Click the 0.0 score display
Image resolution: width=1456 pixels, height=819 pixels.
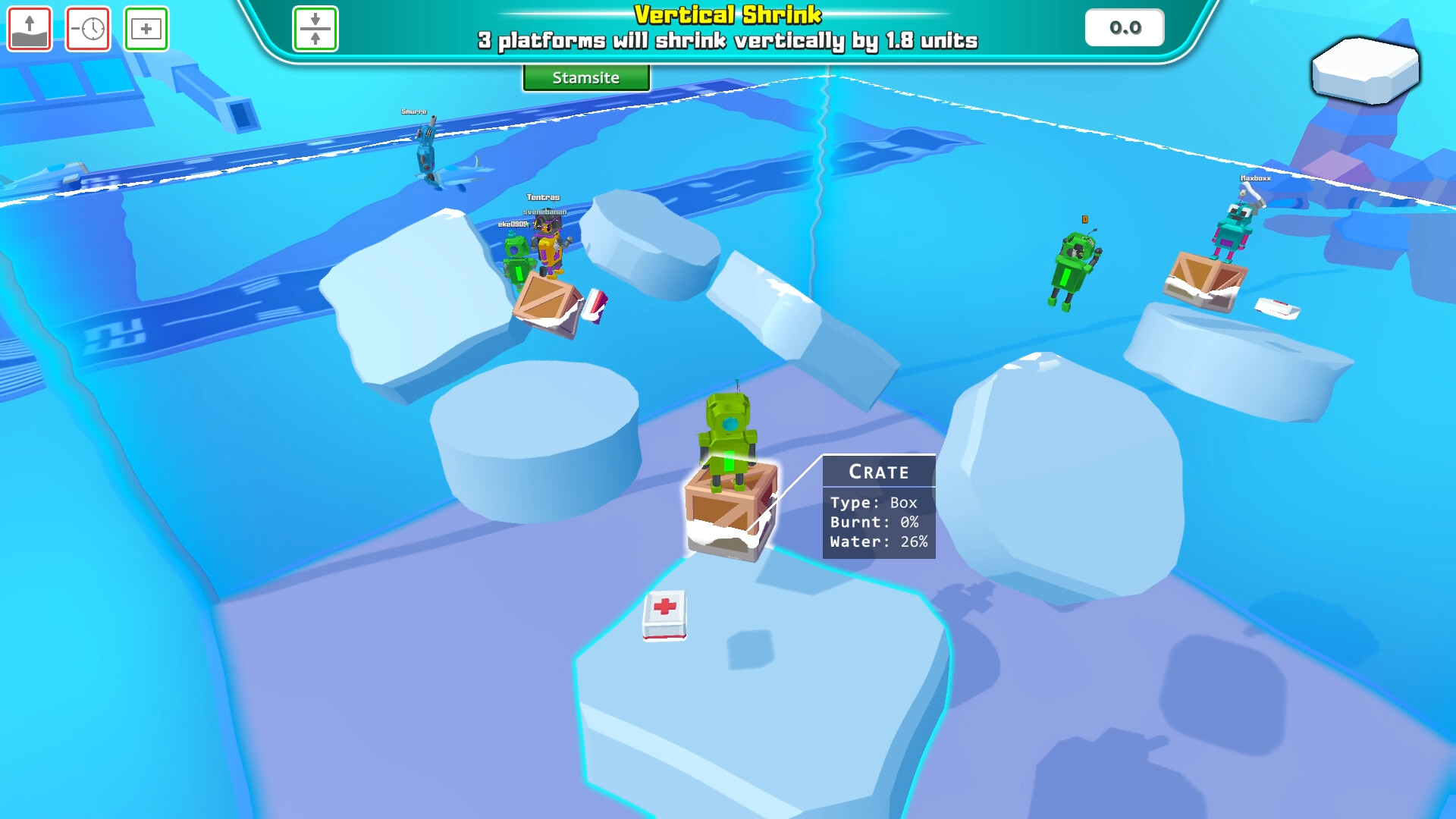[1124, 28]
